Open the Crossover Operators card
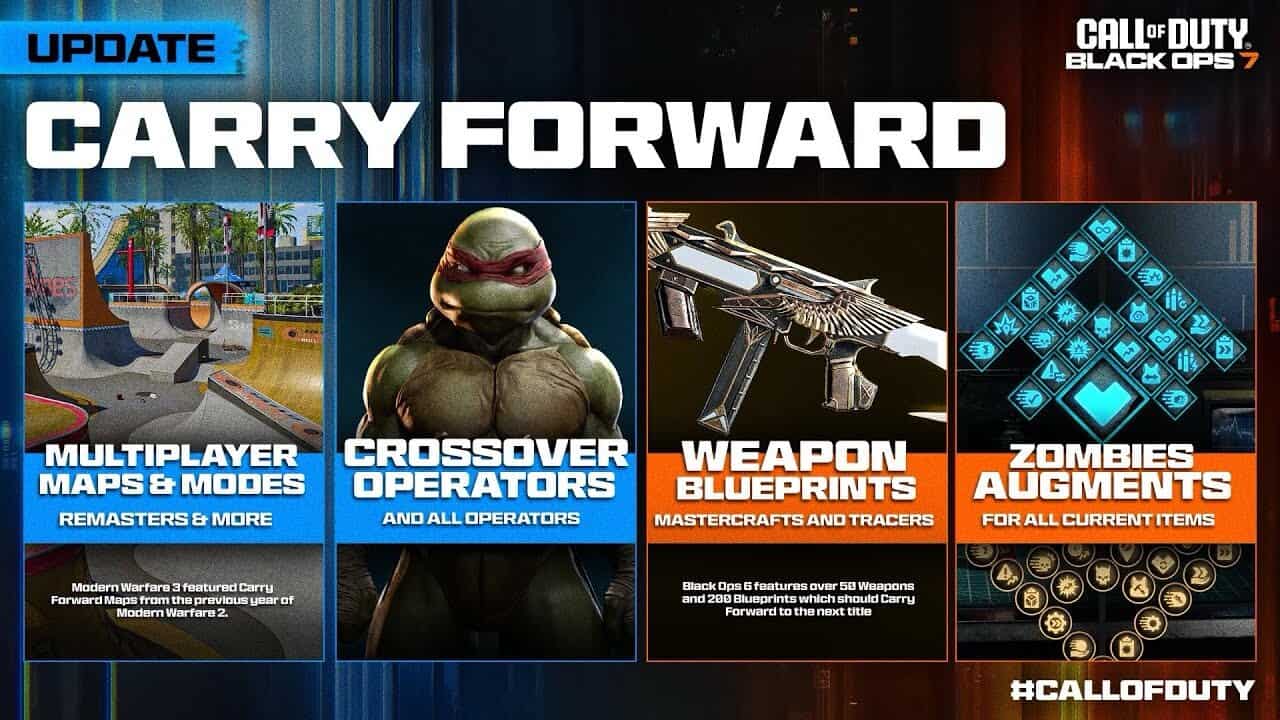The height and width of the screenshot is (720, 1280). (486, 430)
